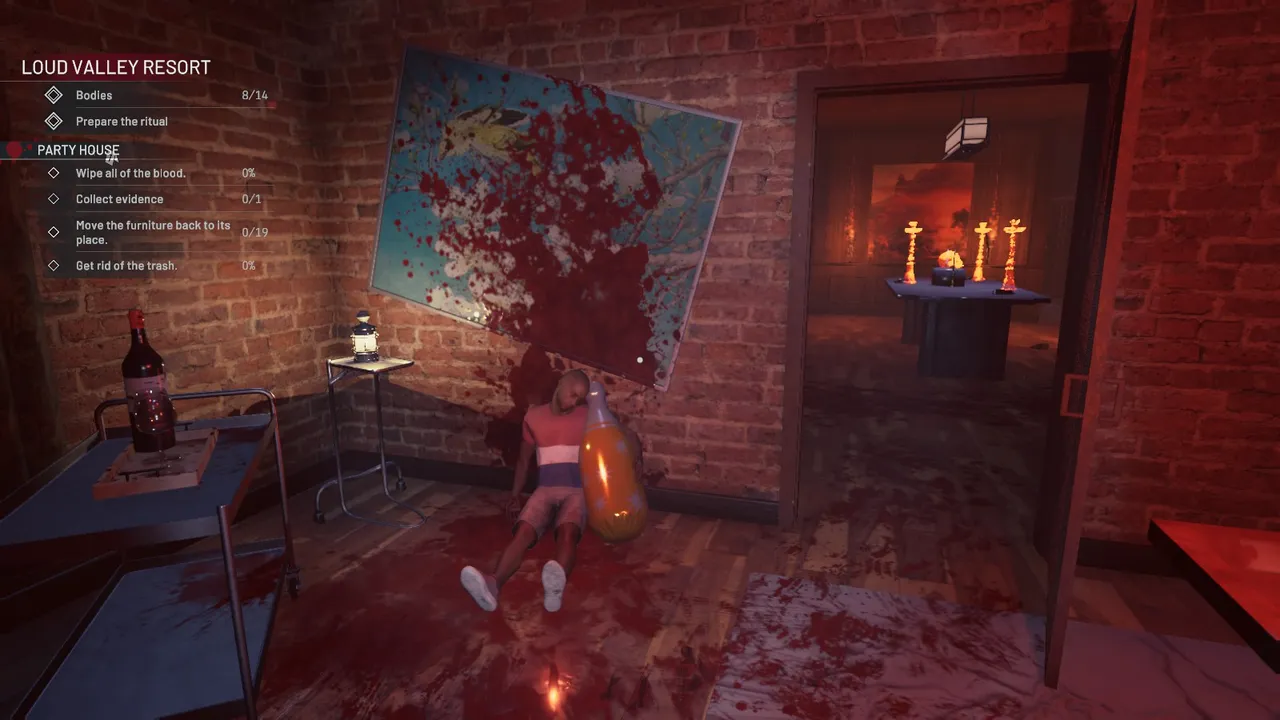Click the LOUD VALLEY RESORT mission title
Image resolution: width=1280 pixels, height=720 pixels.
115,66
